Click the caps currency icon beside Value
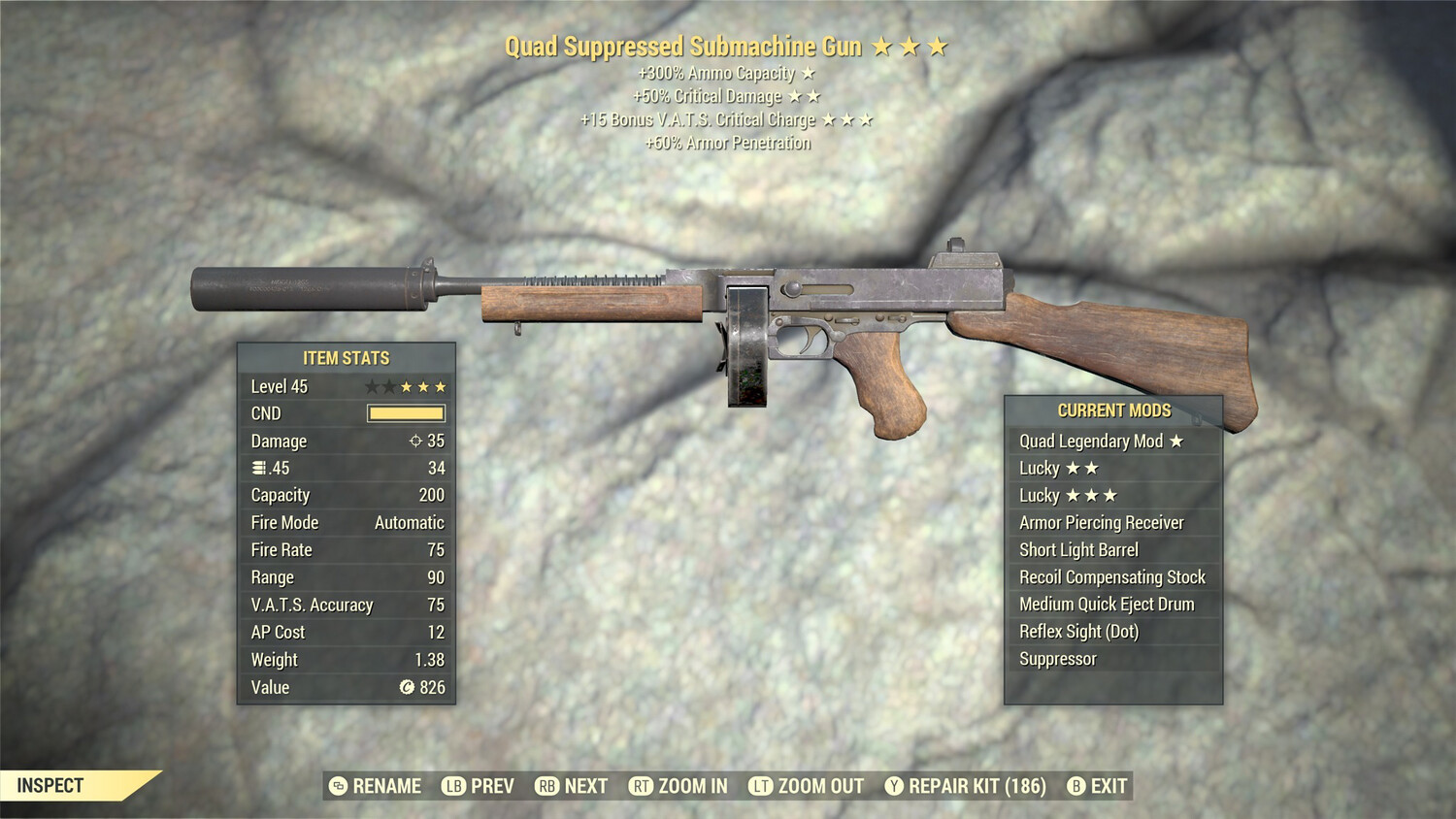Image resolution: width=1456 pixels, height=819 pixels. coord(406,688)
